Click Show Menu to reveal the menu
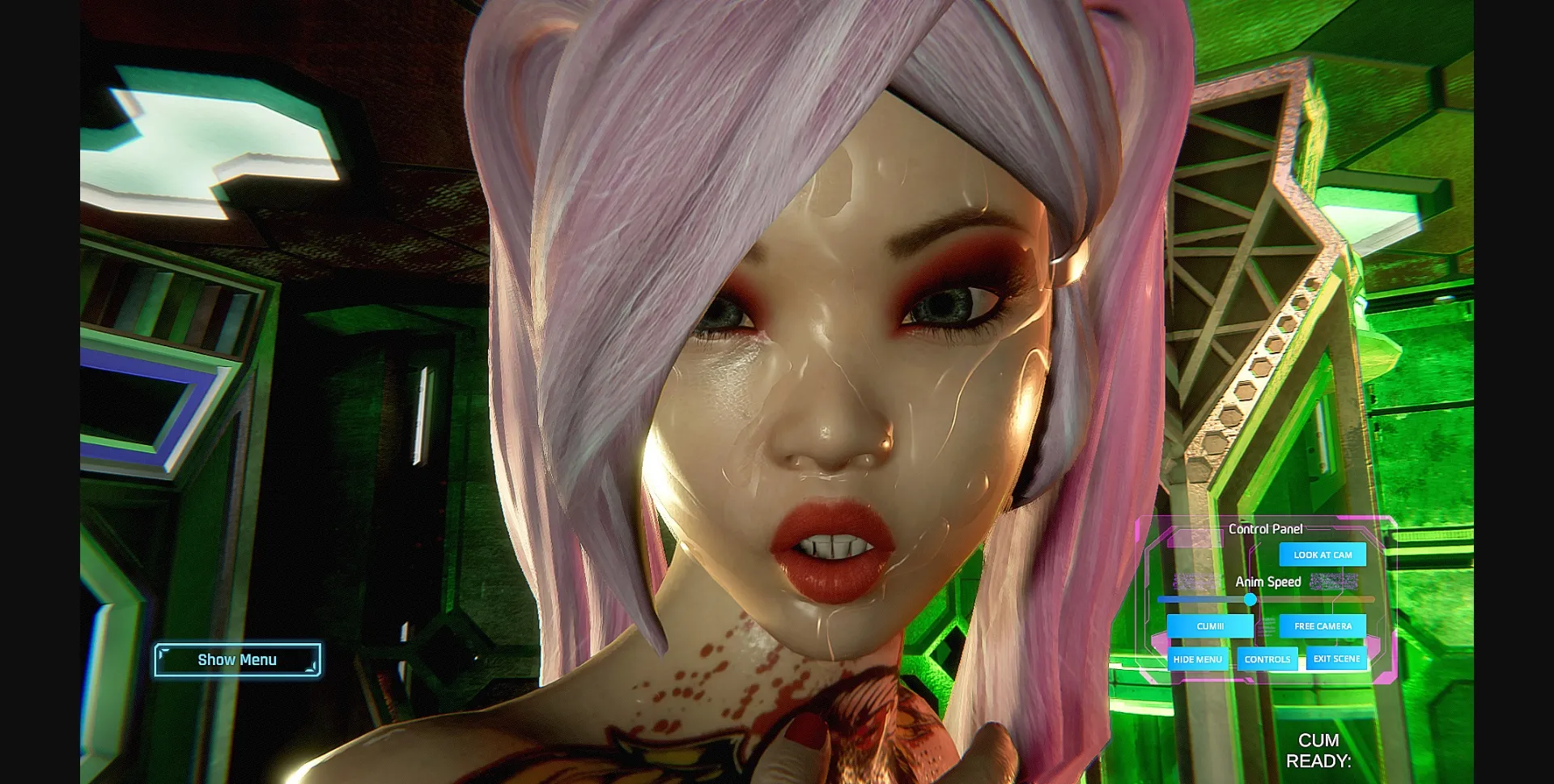 click(238, 659)
